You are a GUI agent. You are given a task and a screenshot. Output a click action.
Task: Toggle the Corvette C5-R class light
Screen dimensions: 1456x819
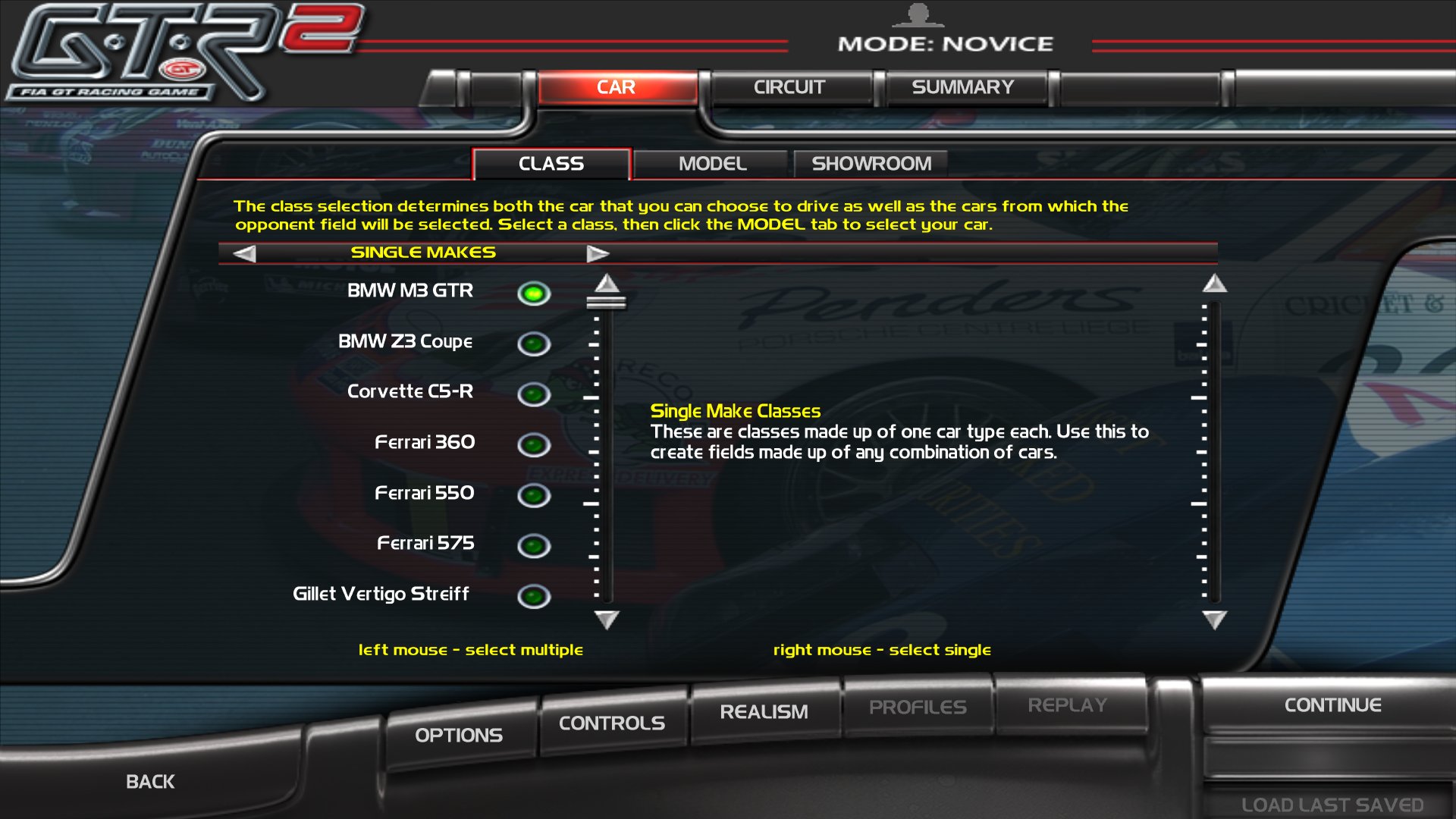coord(533,394)
